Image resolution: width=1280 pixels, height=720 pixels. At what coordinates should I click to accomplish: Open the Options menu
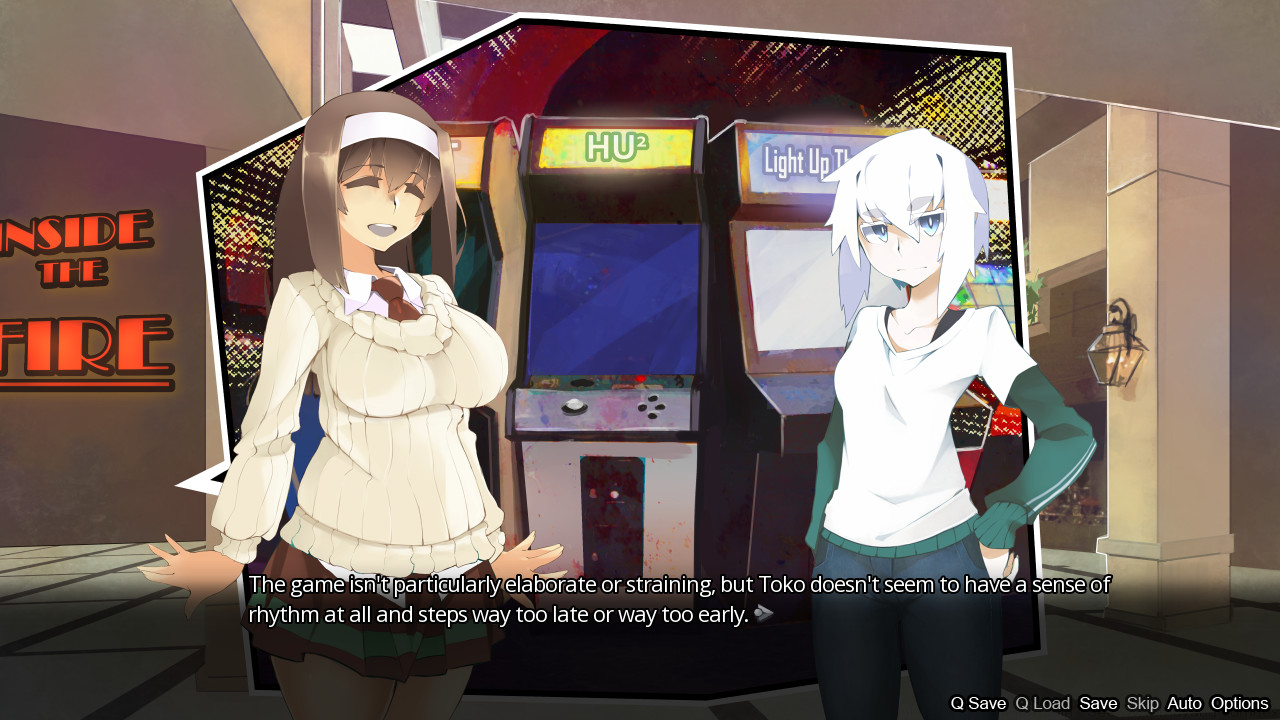click(1240, 703)
